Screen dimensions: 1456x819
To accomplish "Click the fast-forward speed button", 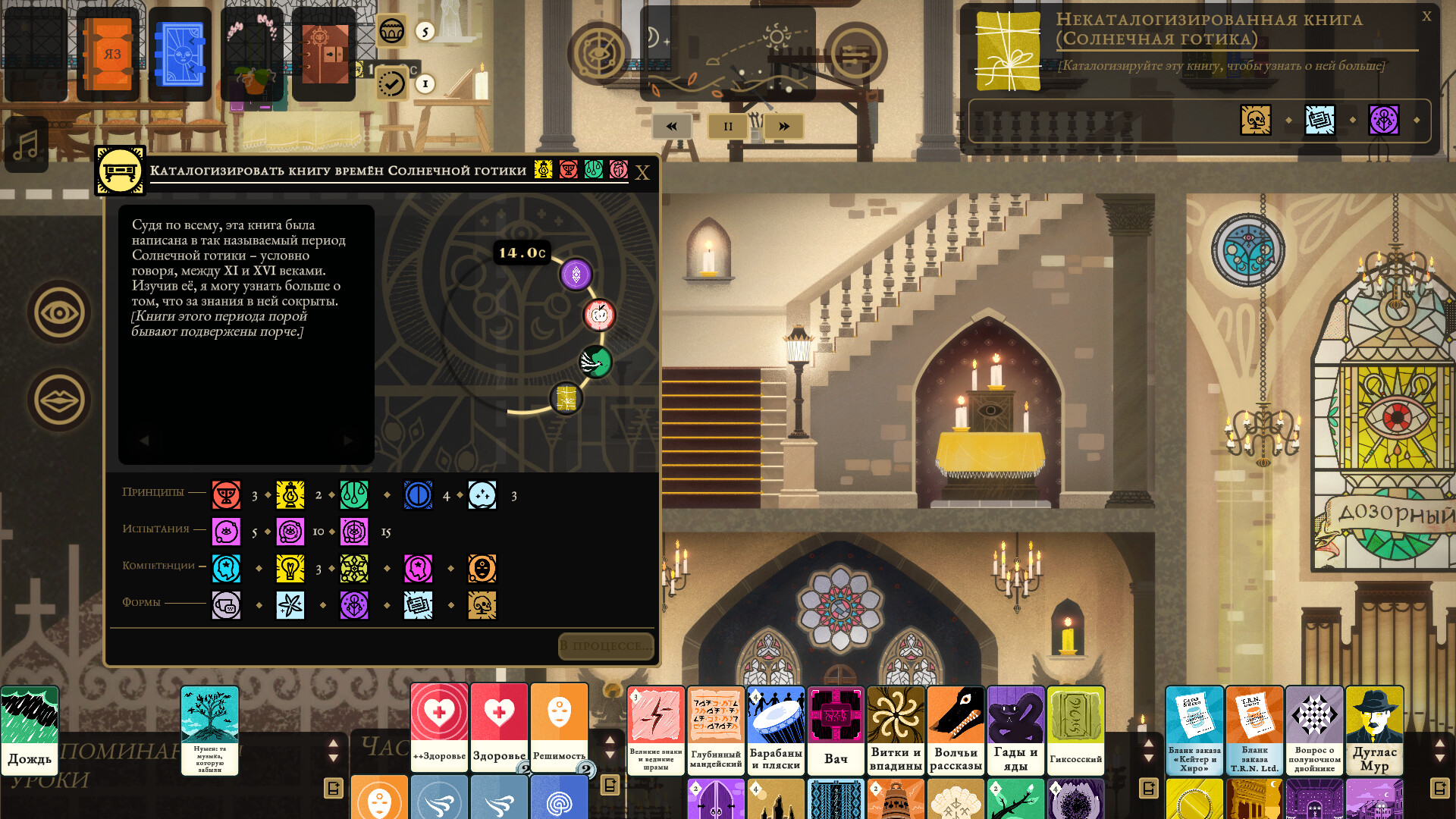I will (783, 126).
